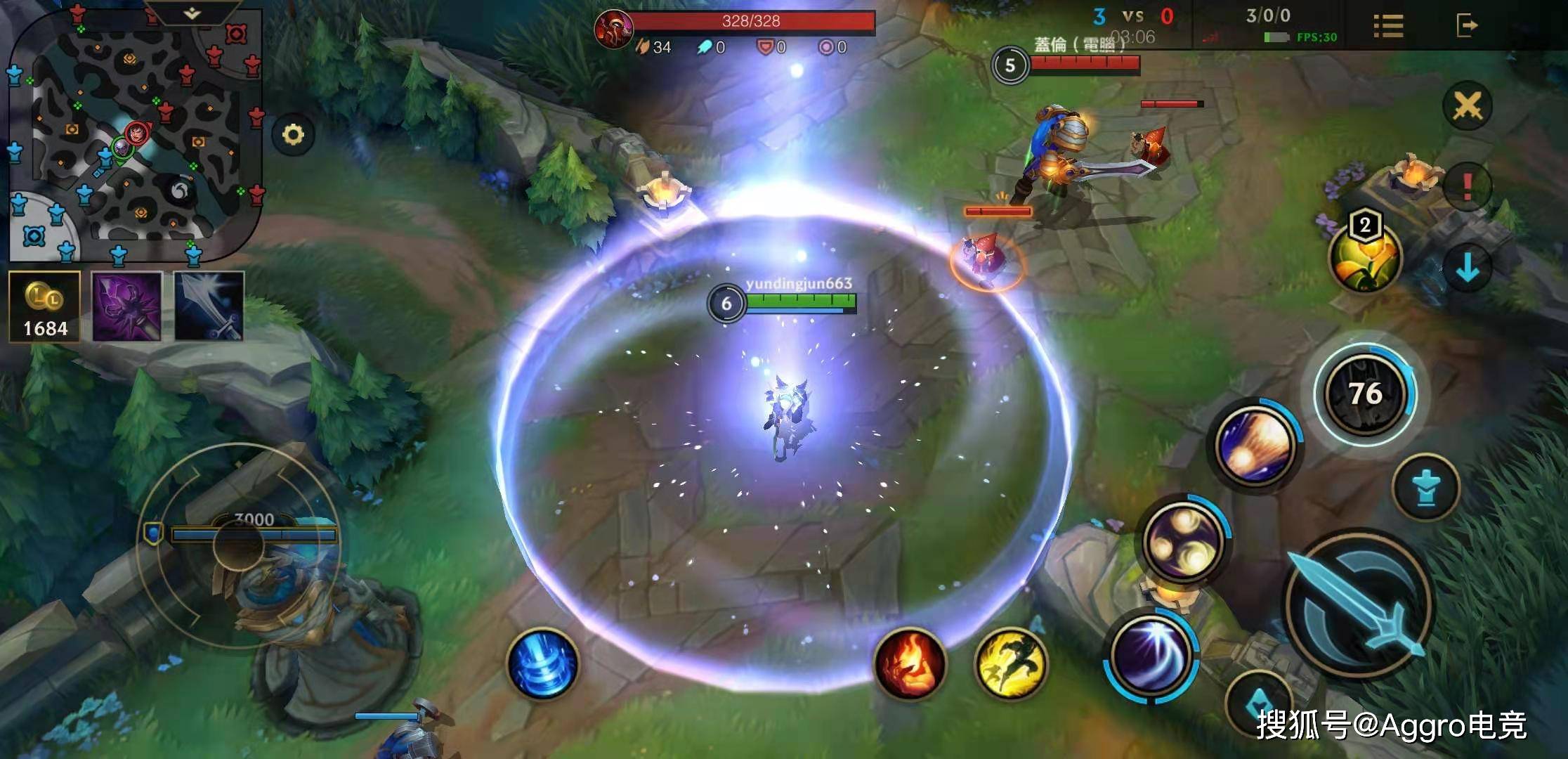
Task: Buy the recommended long sword item
Action: 209,306
